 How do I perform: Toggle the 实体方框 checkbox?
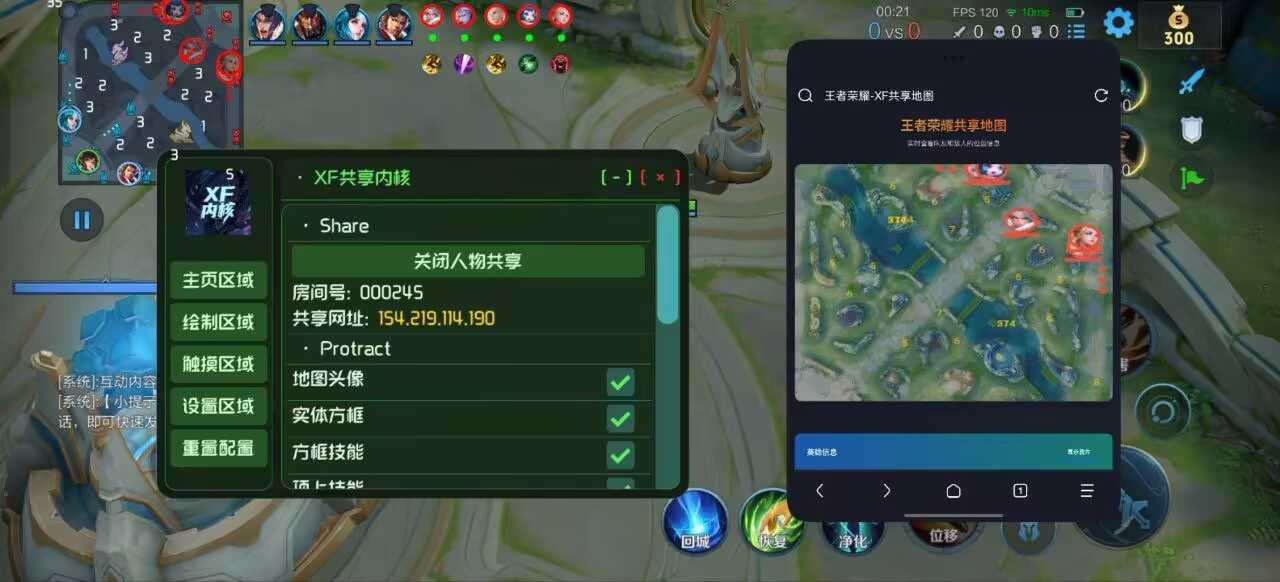tap(620, 418)
